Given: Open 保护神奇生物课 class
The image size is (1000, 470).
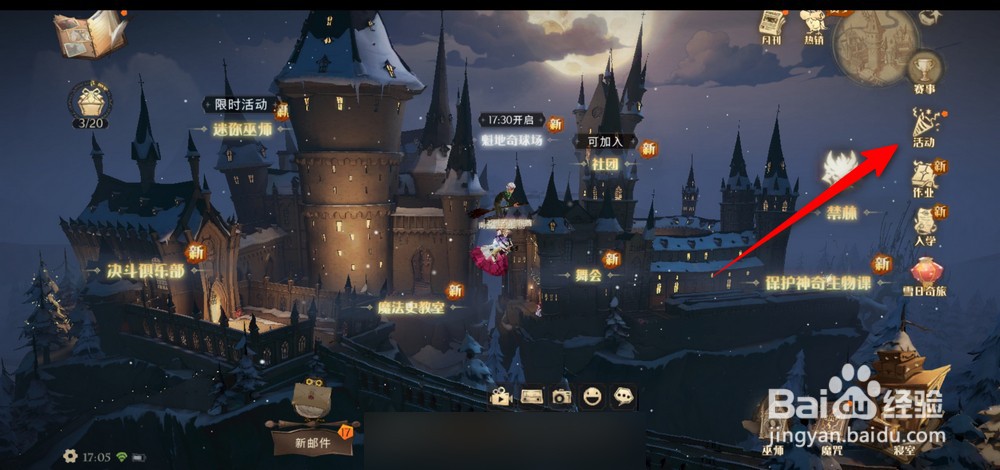Looking at the screenshot, I should pyautogui.click(x=817, y=283).
